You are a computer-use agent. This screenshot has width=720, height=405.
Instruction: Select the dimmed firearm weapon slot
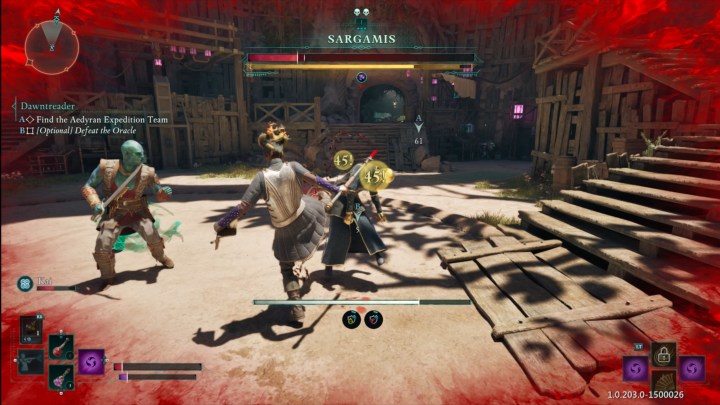point(30,361)
